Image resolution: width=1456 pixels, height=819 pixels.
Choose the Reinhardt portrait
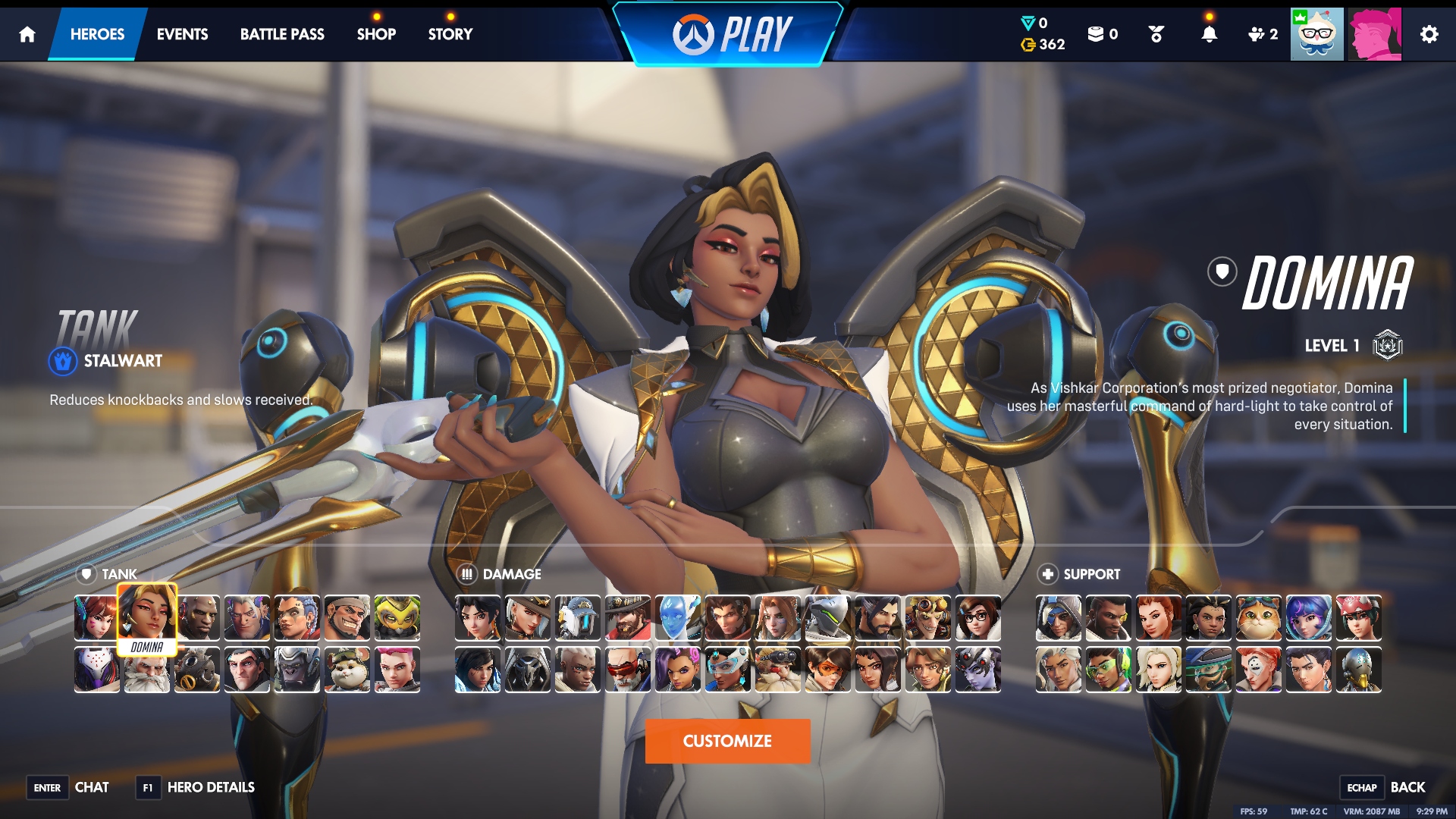pos(146,670)
